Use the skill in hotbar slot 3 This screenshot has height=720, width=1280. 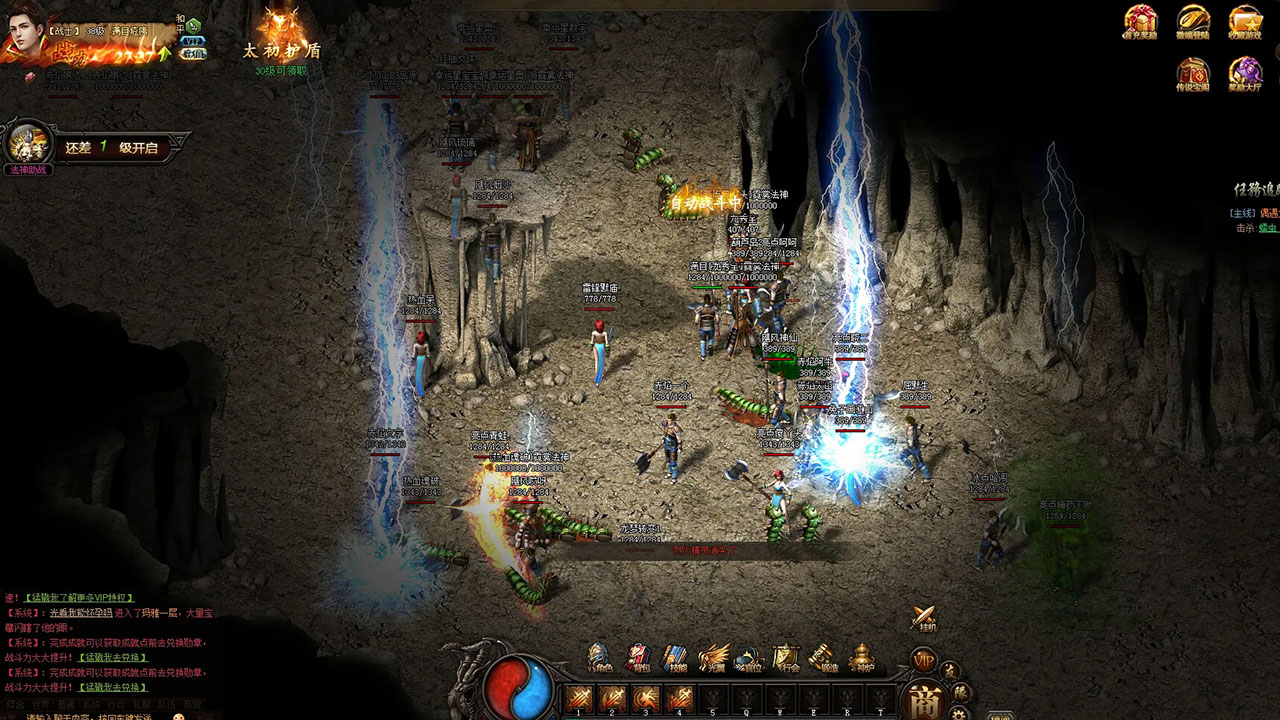point(646,698)
